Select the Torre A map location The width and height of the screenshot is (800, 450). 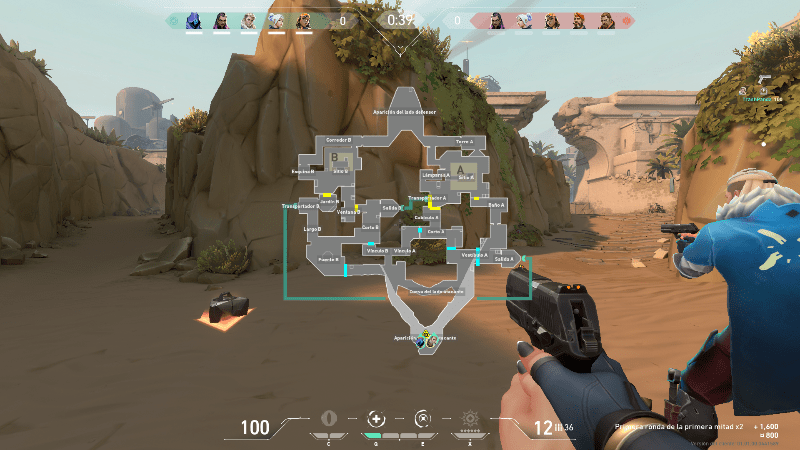(x=463, y=142)
